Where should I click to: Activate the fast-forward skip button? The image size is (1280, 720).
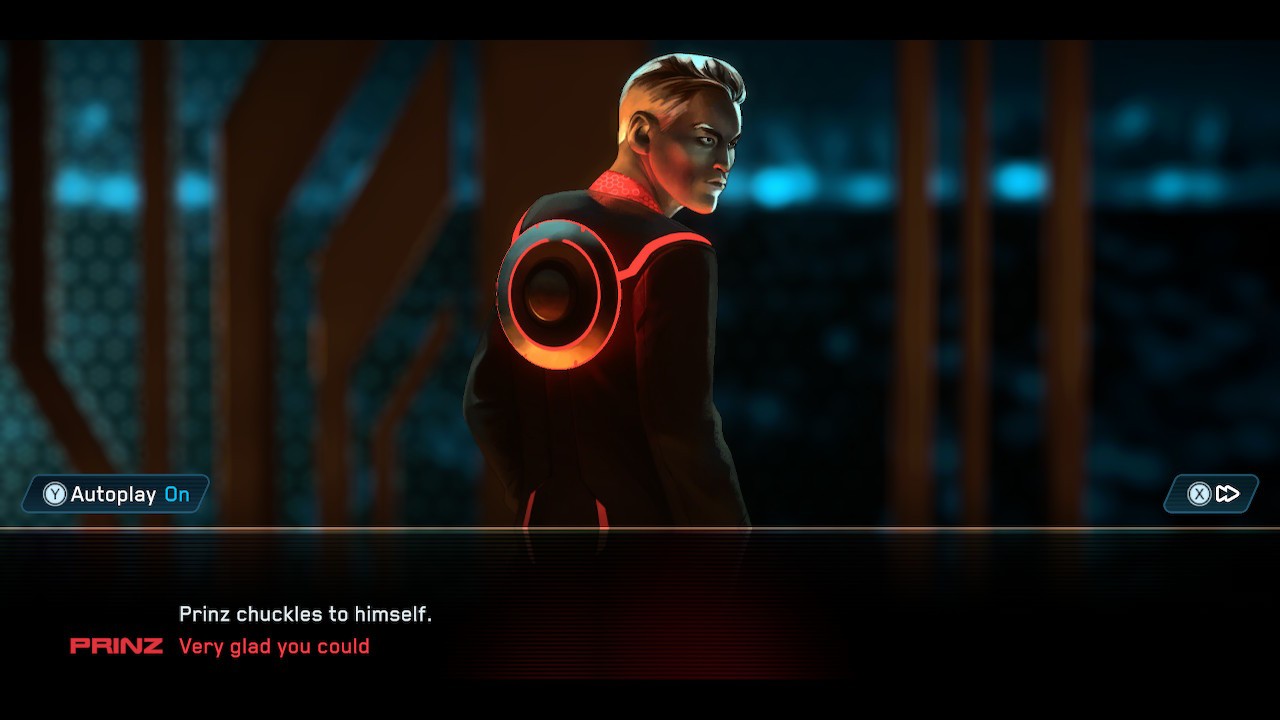coord(1212,494)
